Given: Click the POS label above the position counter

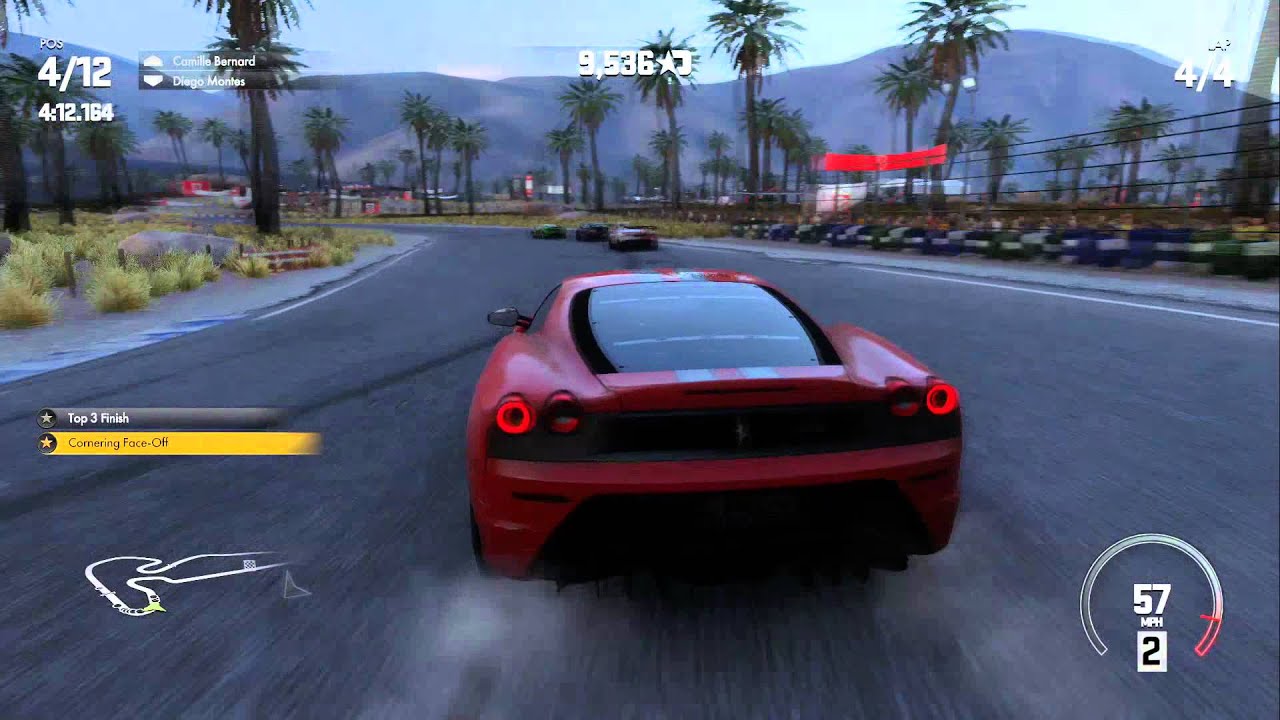Looking at the screenshot, I should [50, 44].
